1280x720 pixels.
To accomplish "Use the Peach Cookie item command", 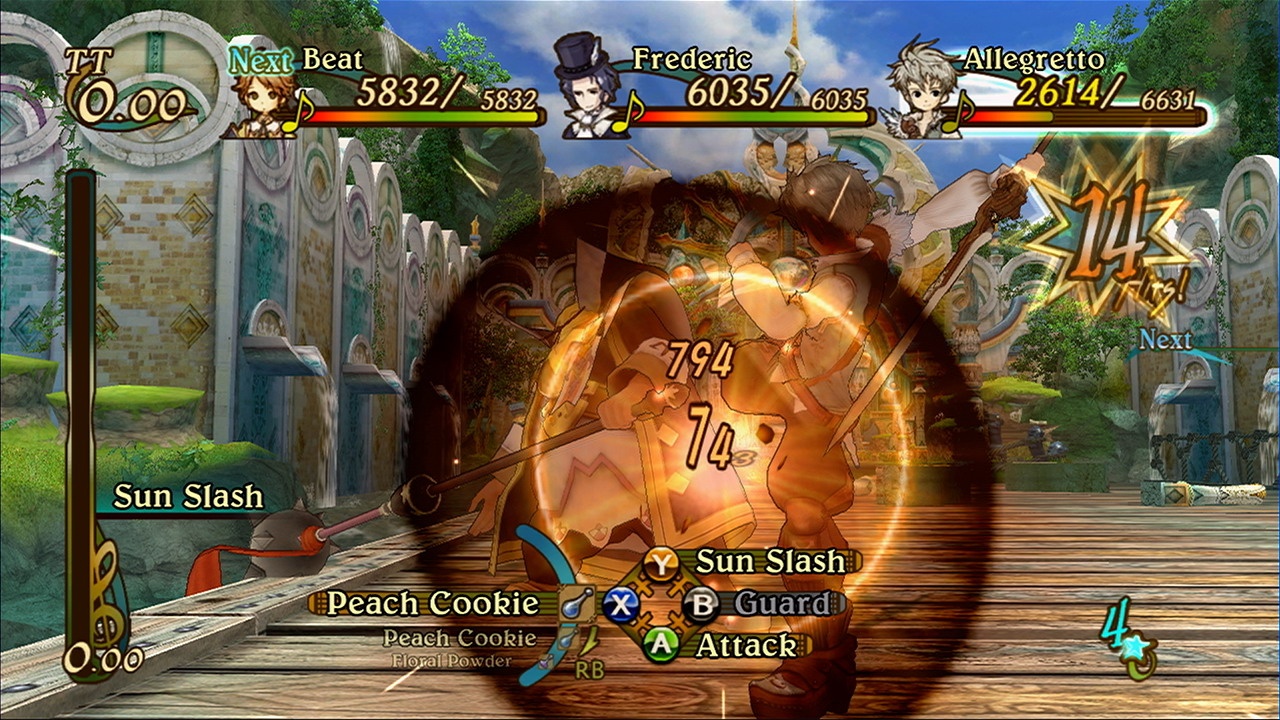I will [433, 604].
